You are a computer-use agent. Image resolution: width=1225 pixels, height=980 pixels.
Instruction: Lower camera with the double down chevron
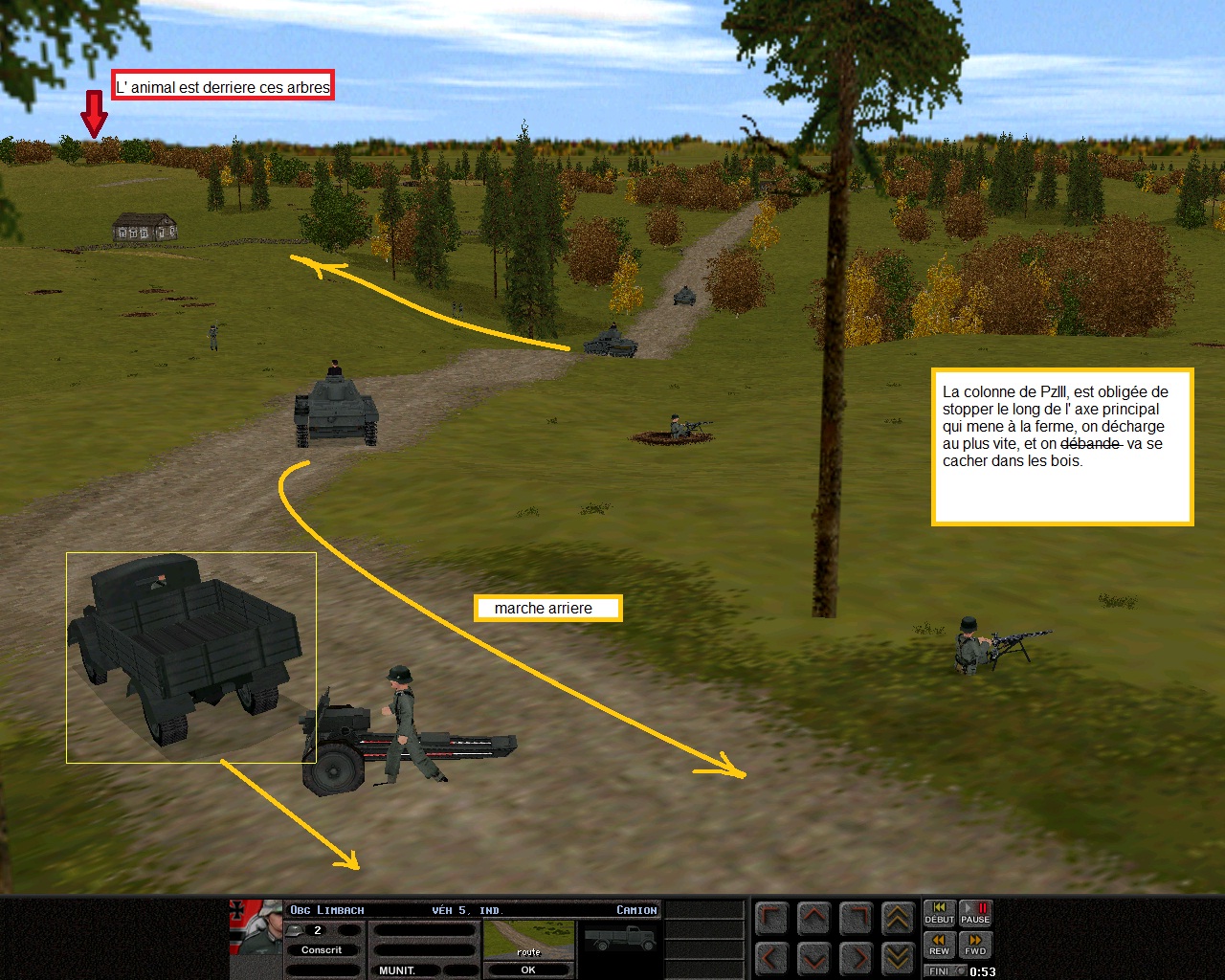[x=898, y=956]
